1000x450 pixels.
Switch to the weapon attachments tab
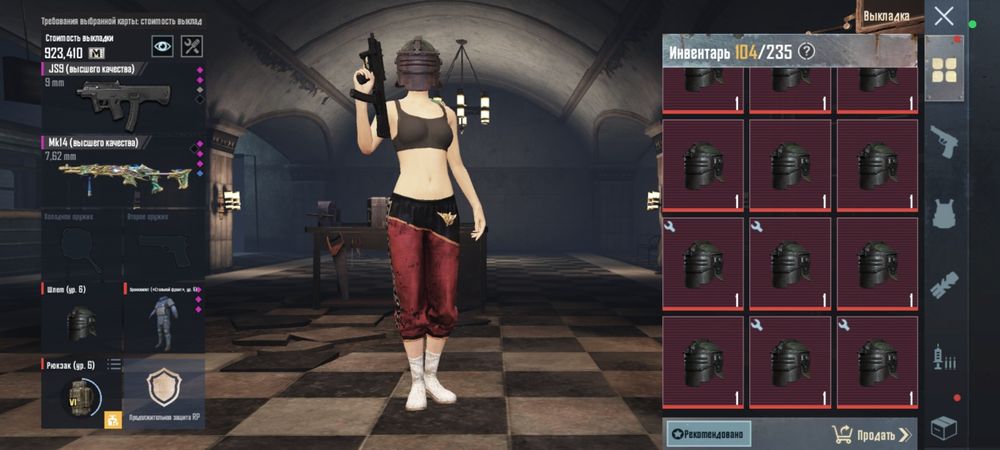tap(943, 286)
